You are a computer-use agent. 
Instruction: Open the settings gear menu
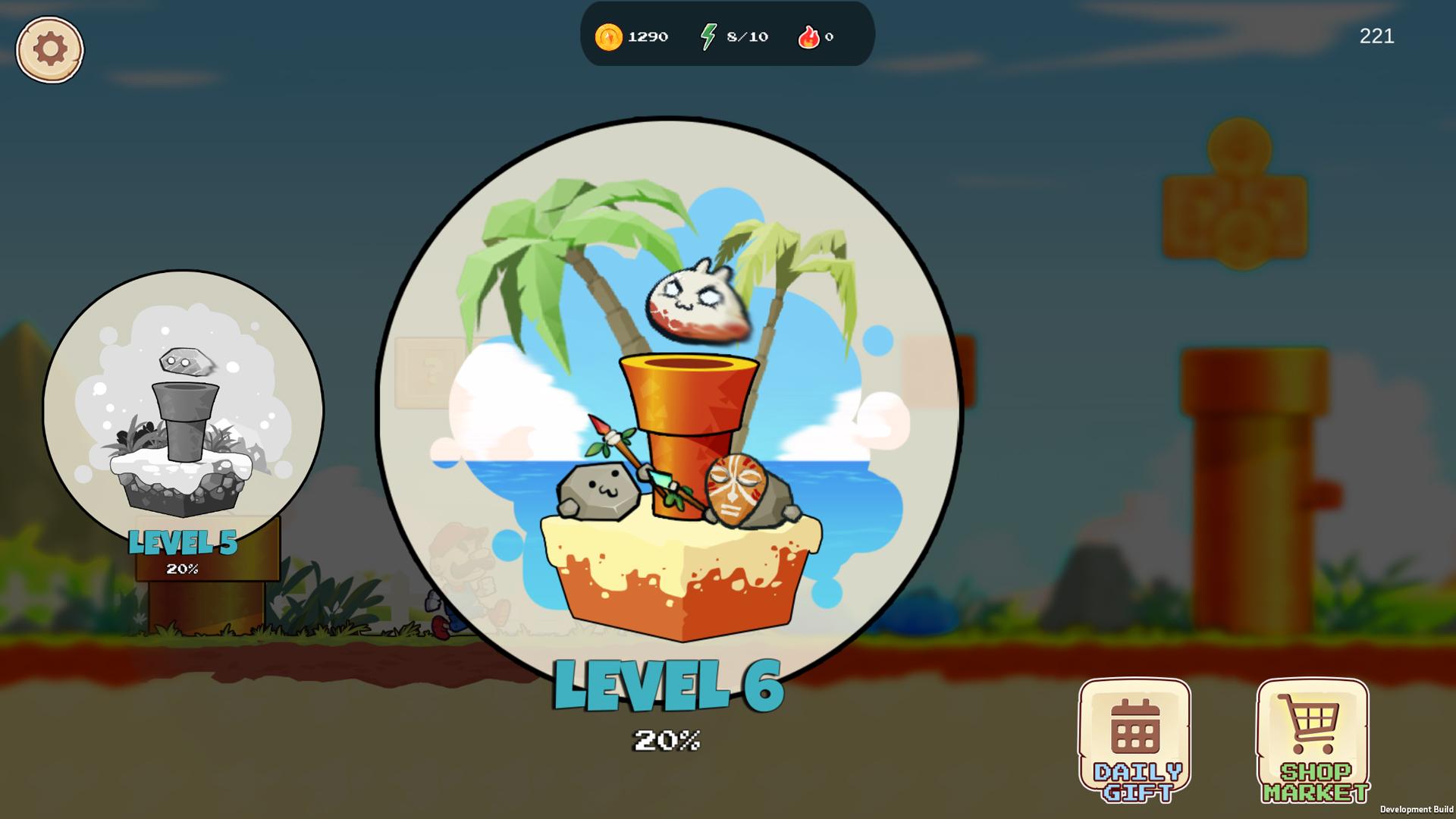[49, 49]
